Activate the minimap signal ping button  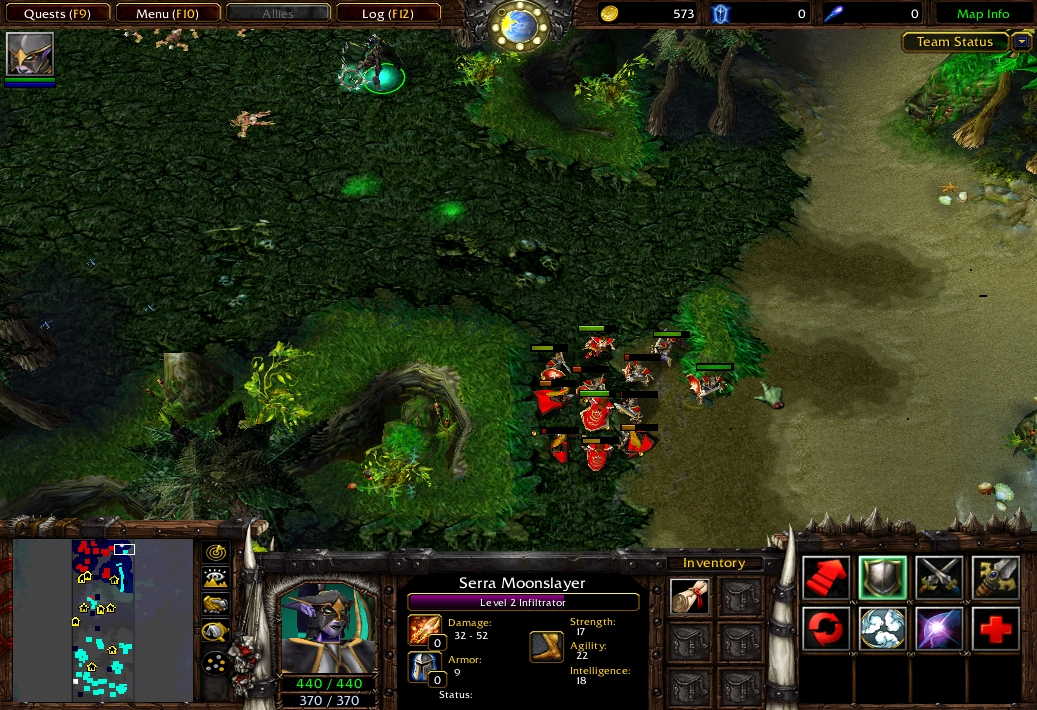(216, 553)
